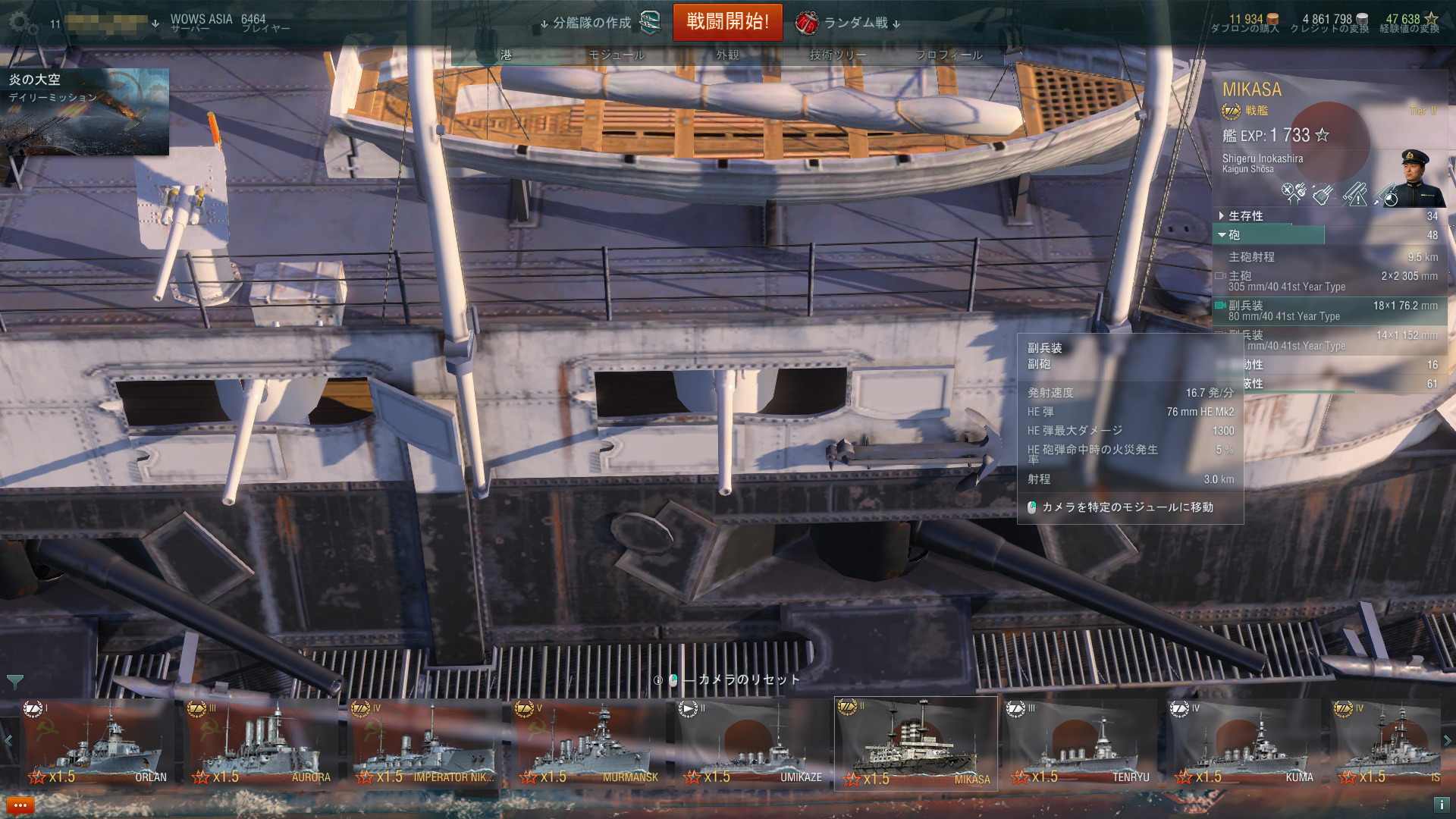Open the 炎の大空 daily mission banner
The height and width of the screenshot is (819, 1456).
84,111
